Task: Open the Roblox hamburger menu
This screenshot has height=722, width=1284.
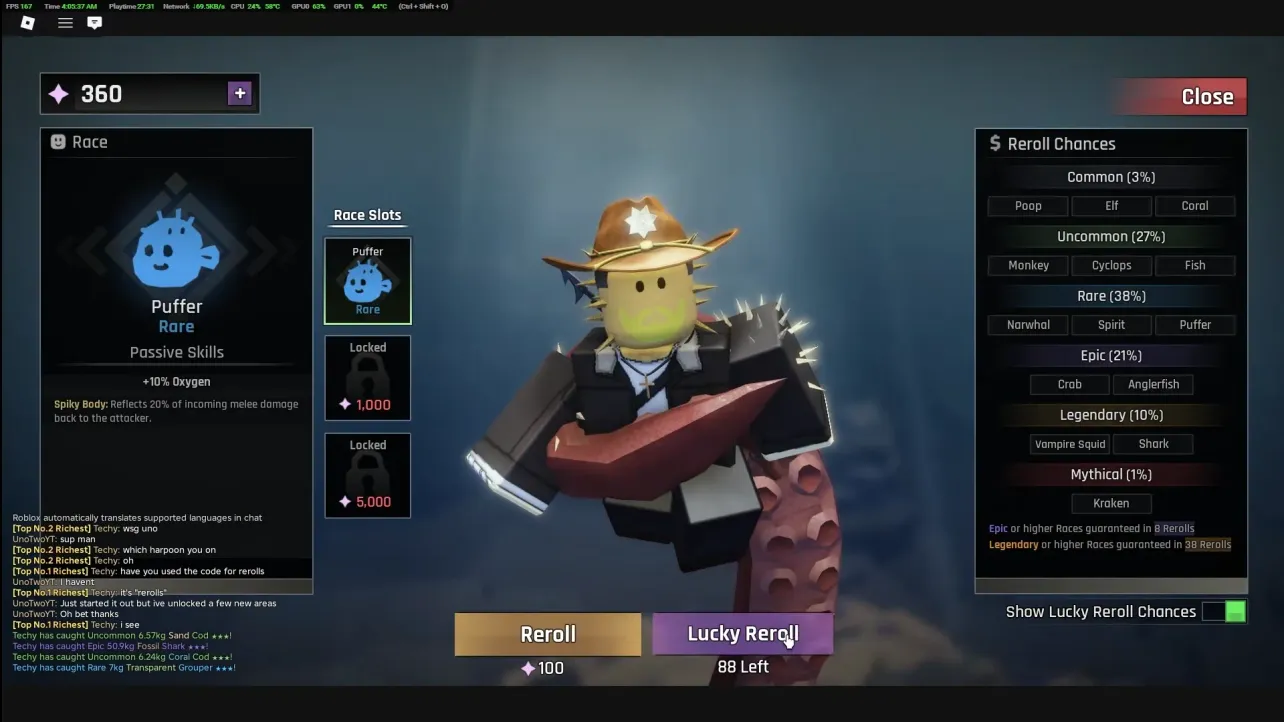Action: [x=64, y=23]
